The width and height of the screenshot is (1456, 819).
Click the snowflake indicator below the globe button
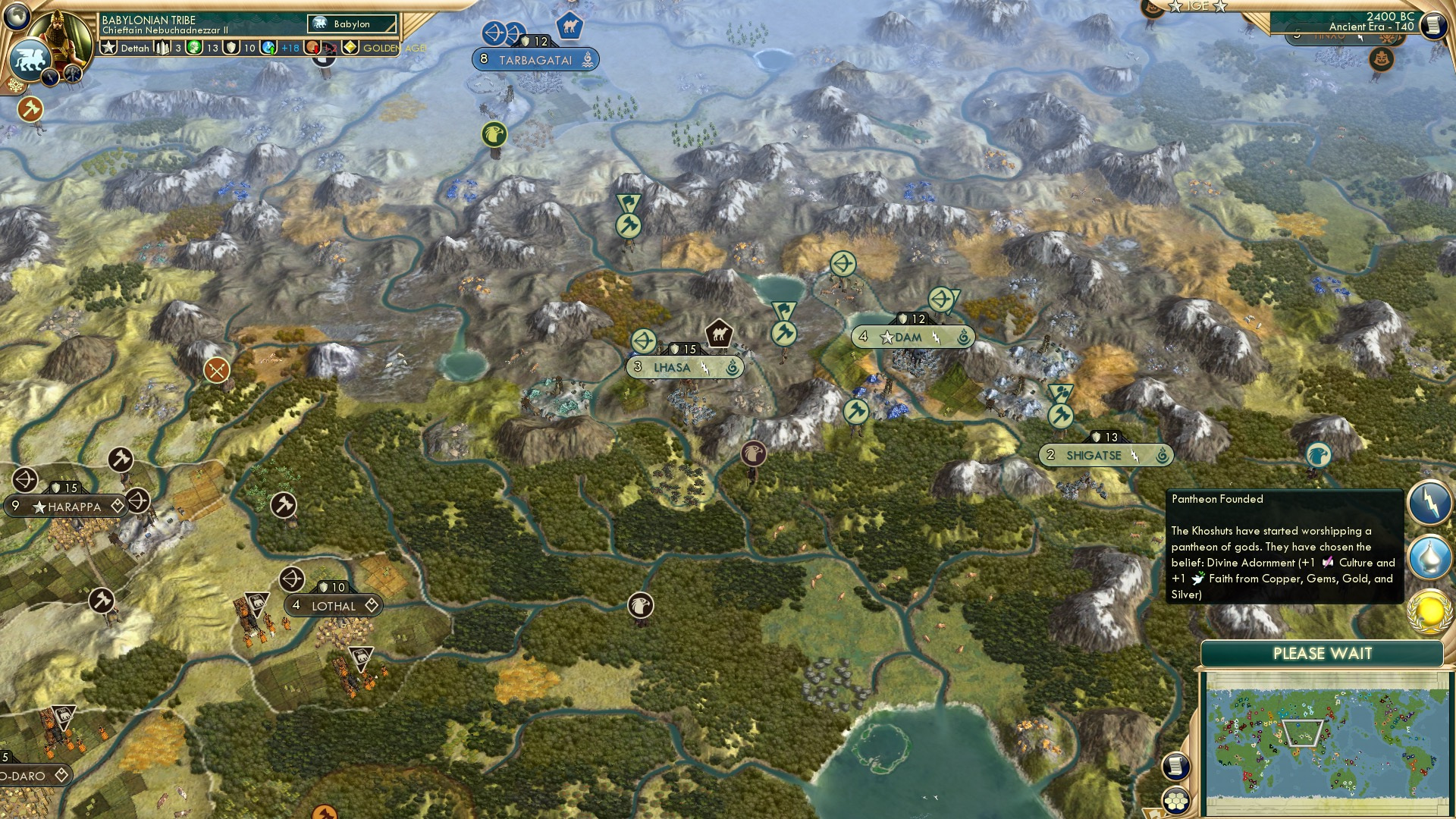tap(15, 86)
